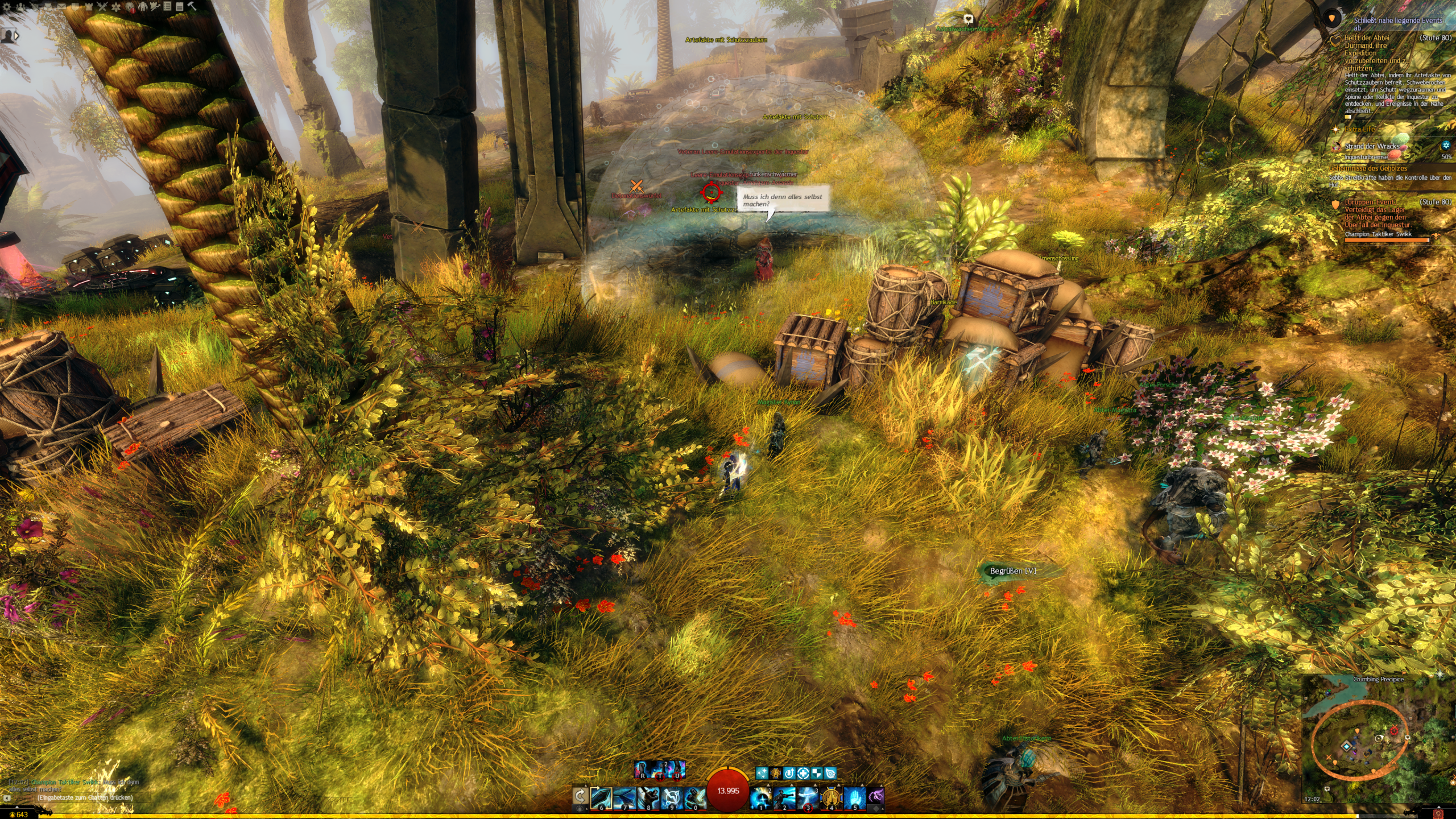Image resolution: width=1456 pixels, height=819 pixels.
Task: Click the lion icon with red alert
Action: click(130, 6)
